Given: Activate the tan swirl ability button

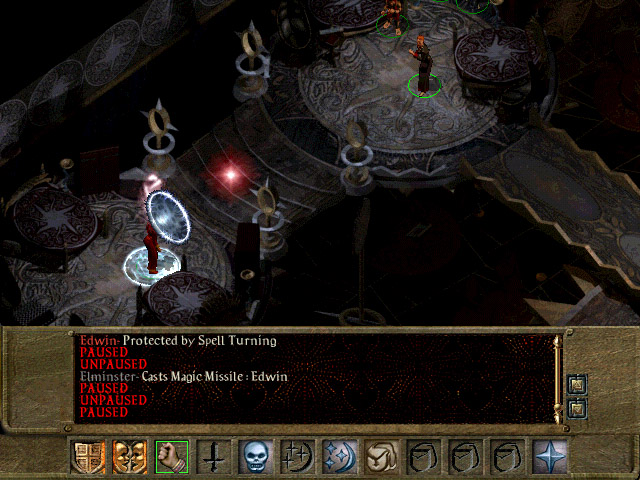Looking at the screenshot, I should pos(381,457).
